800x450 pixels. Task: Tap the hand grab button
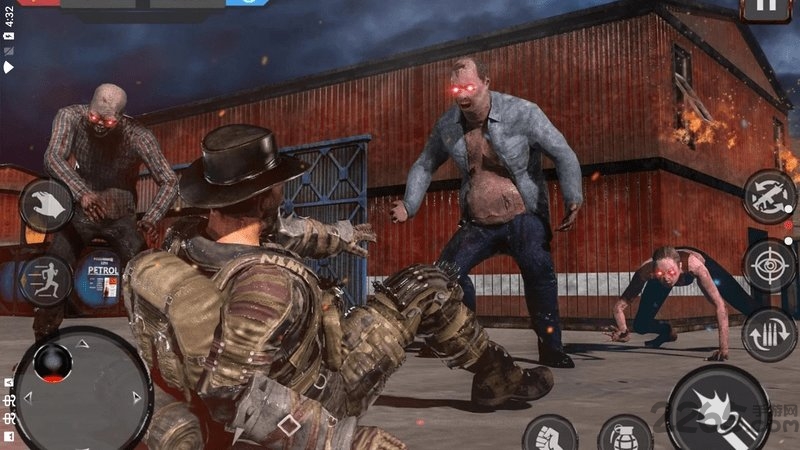(x=46, y=205)
